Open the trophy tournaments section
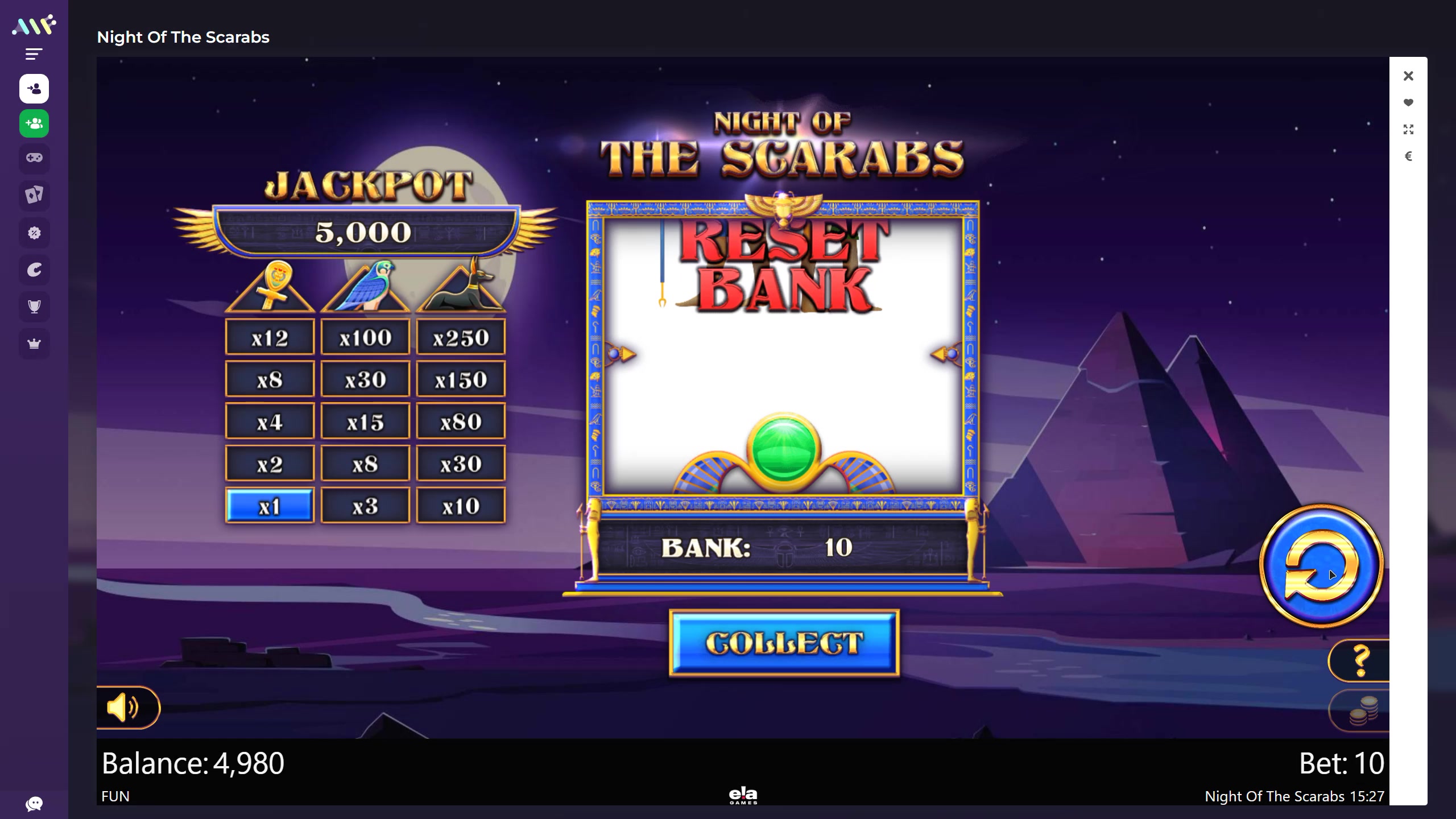 (x=34, y=307)
